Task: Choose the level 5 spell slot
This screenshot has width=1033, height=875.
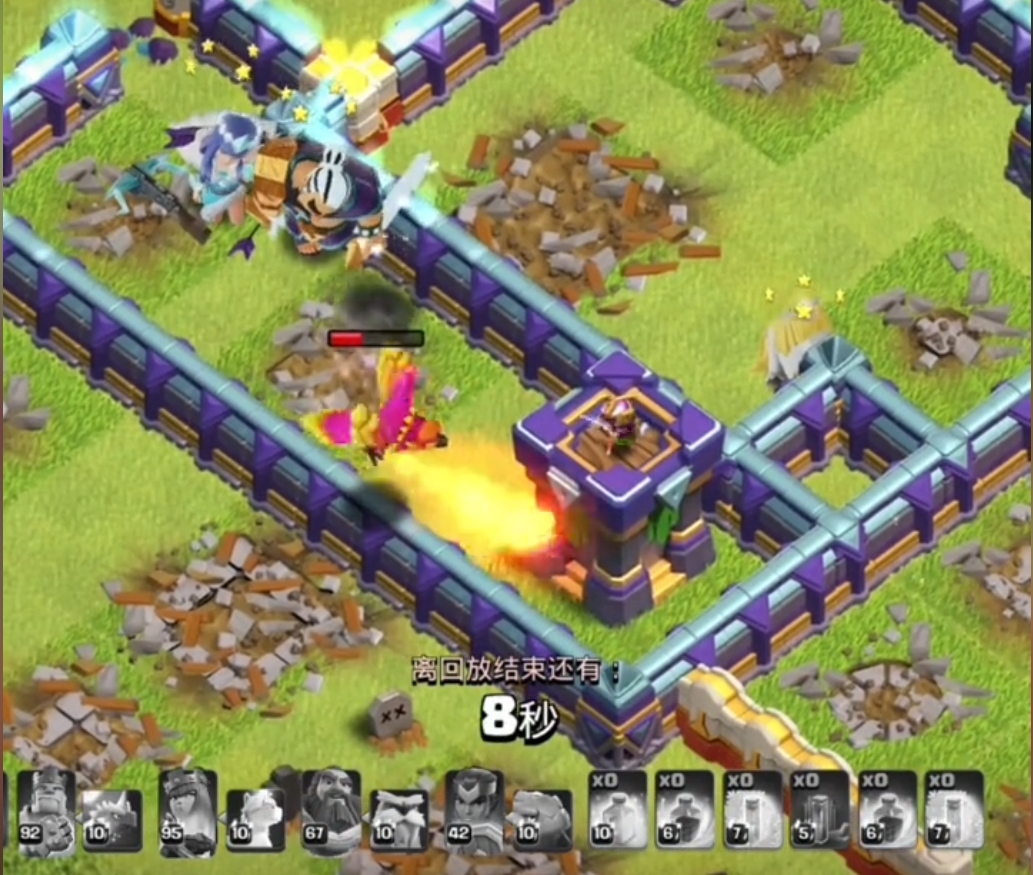Action: pyautogui.click(x=819, y=810)
